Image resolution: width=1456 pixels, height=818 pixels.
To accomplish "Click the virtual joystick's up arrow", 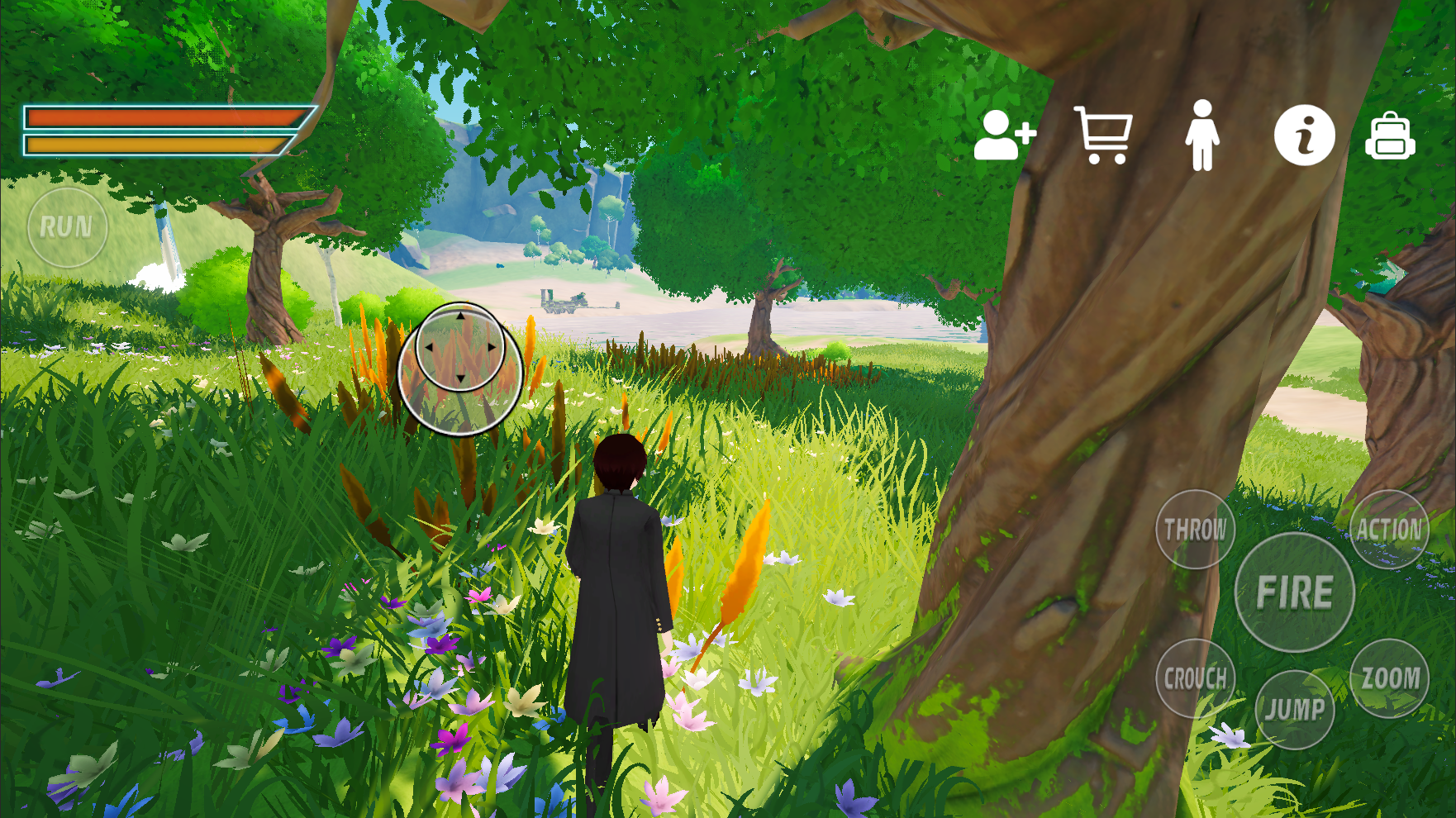I will [460, 316].
